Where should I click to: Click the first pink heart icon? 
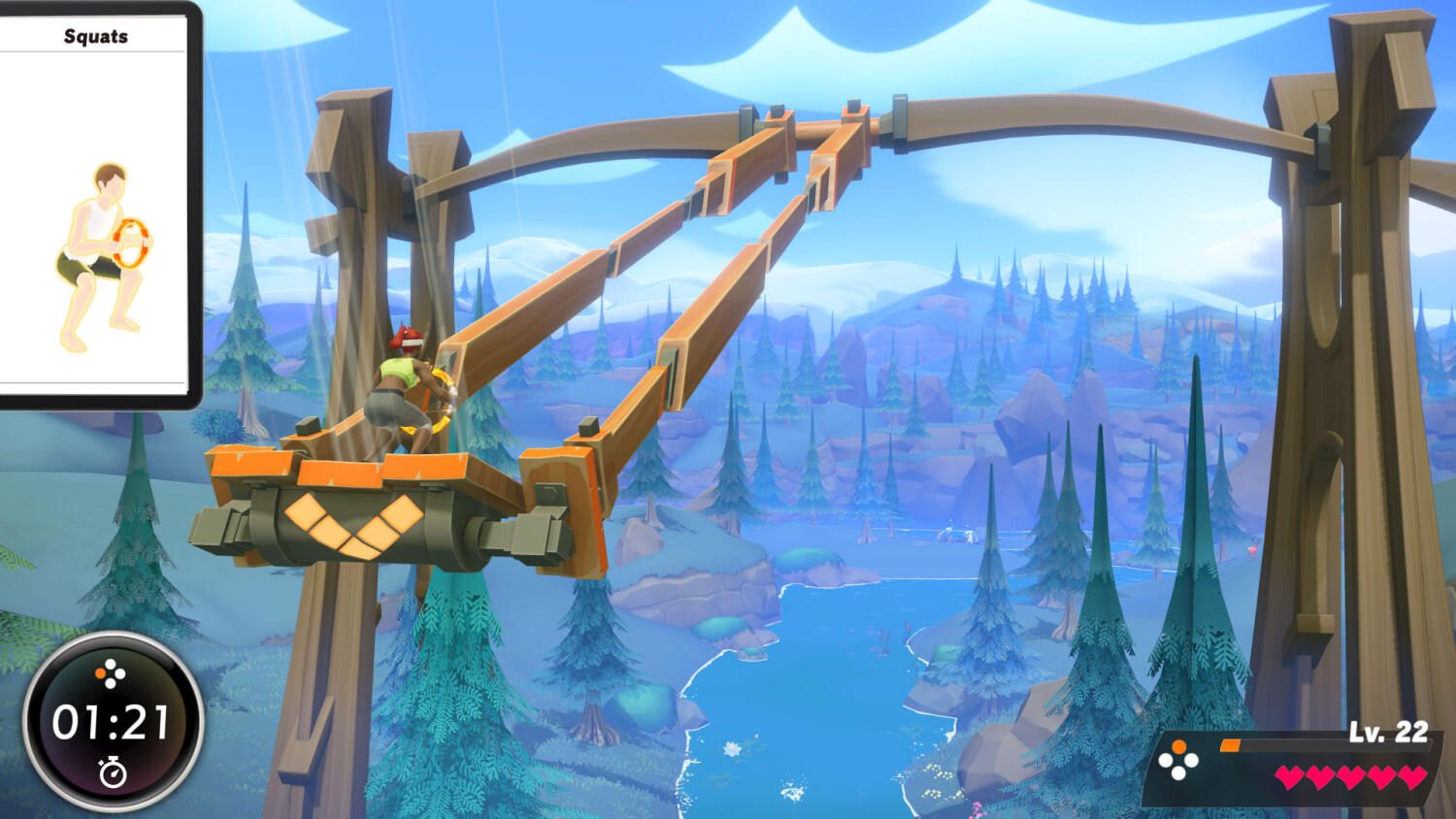point(1290,777)
